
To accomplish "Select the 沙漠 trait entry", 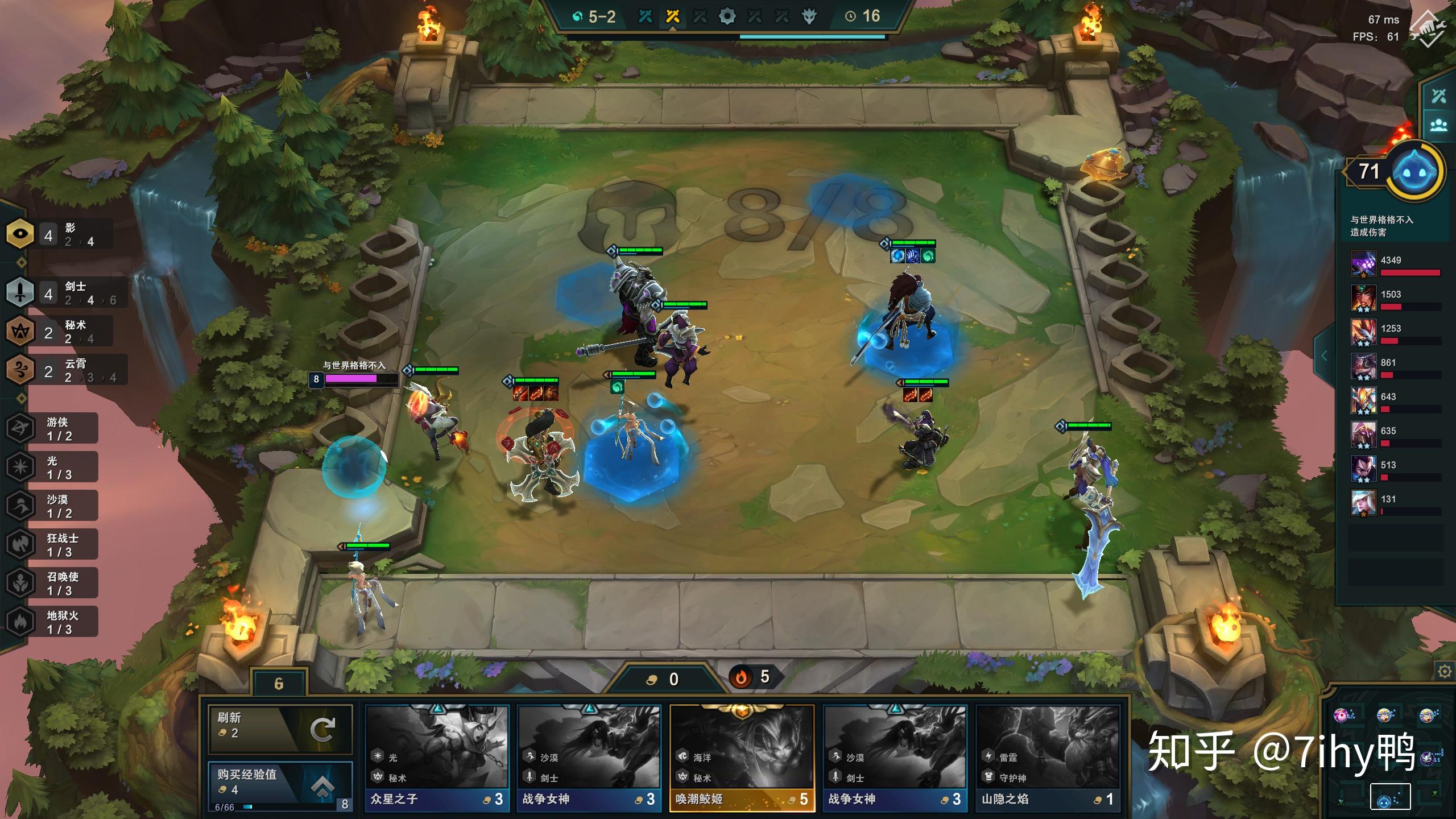I will 51,506.
